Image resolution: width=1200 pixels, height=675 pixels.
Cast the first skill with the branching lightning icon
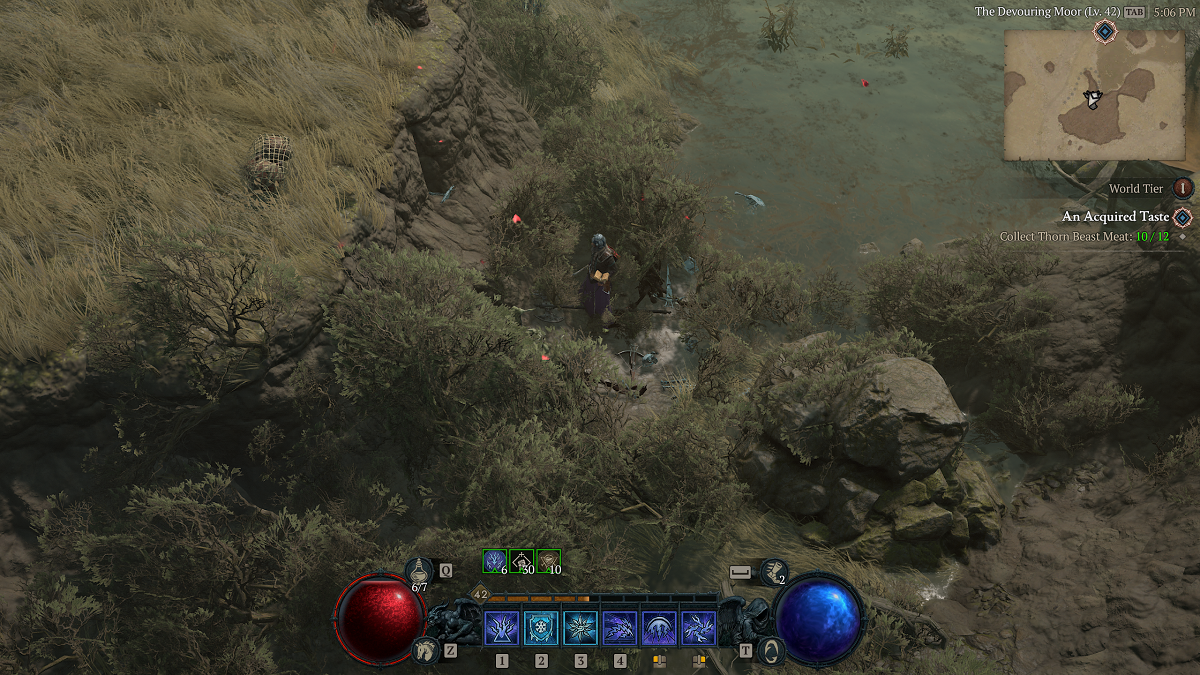point(501,629)
